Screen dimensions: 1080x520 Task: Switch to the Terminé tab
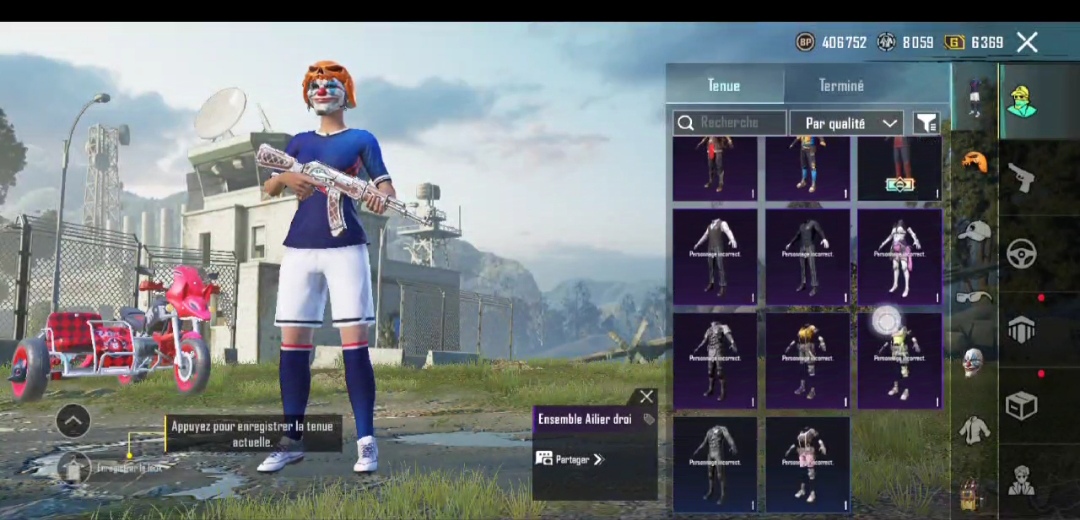click(841, 86)
